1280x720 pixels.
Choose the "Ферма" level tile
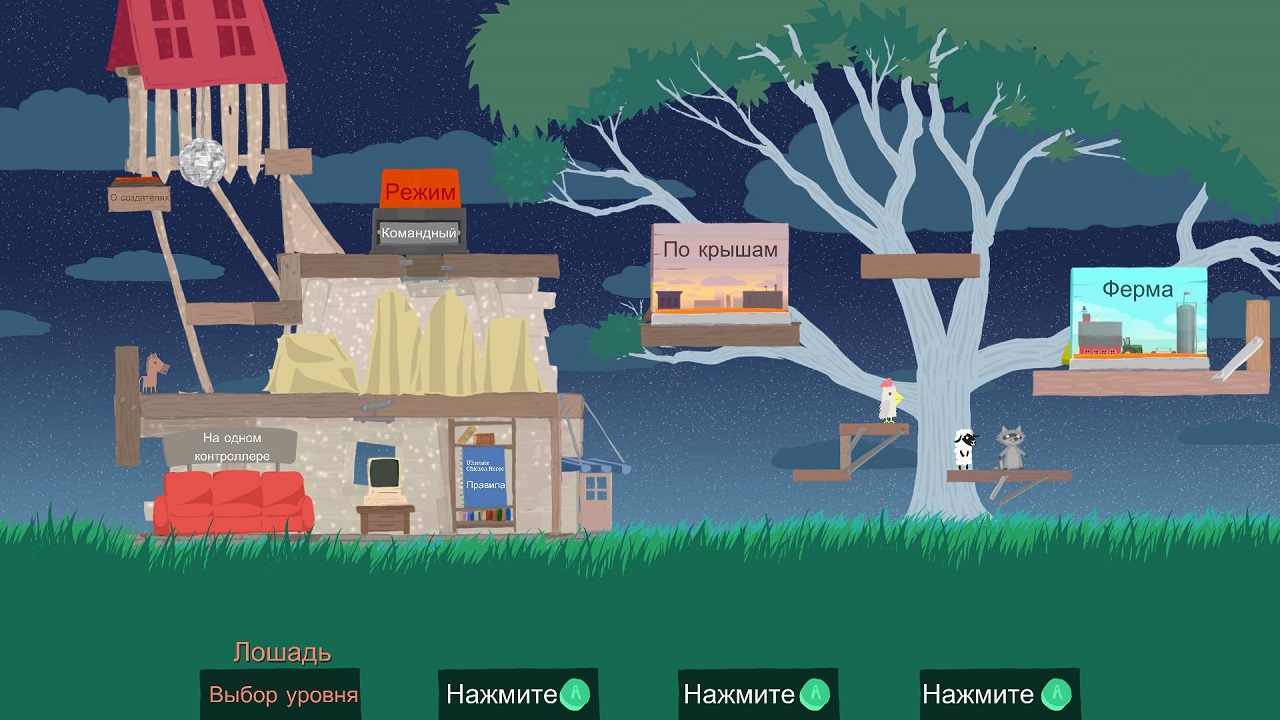point(1138,315)
